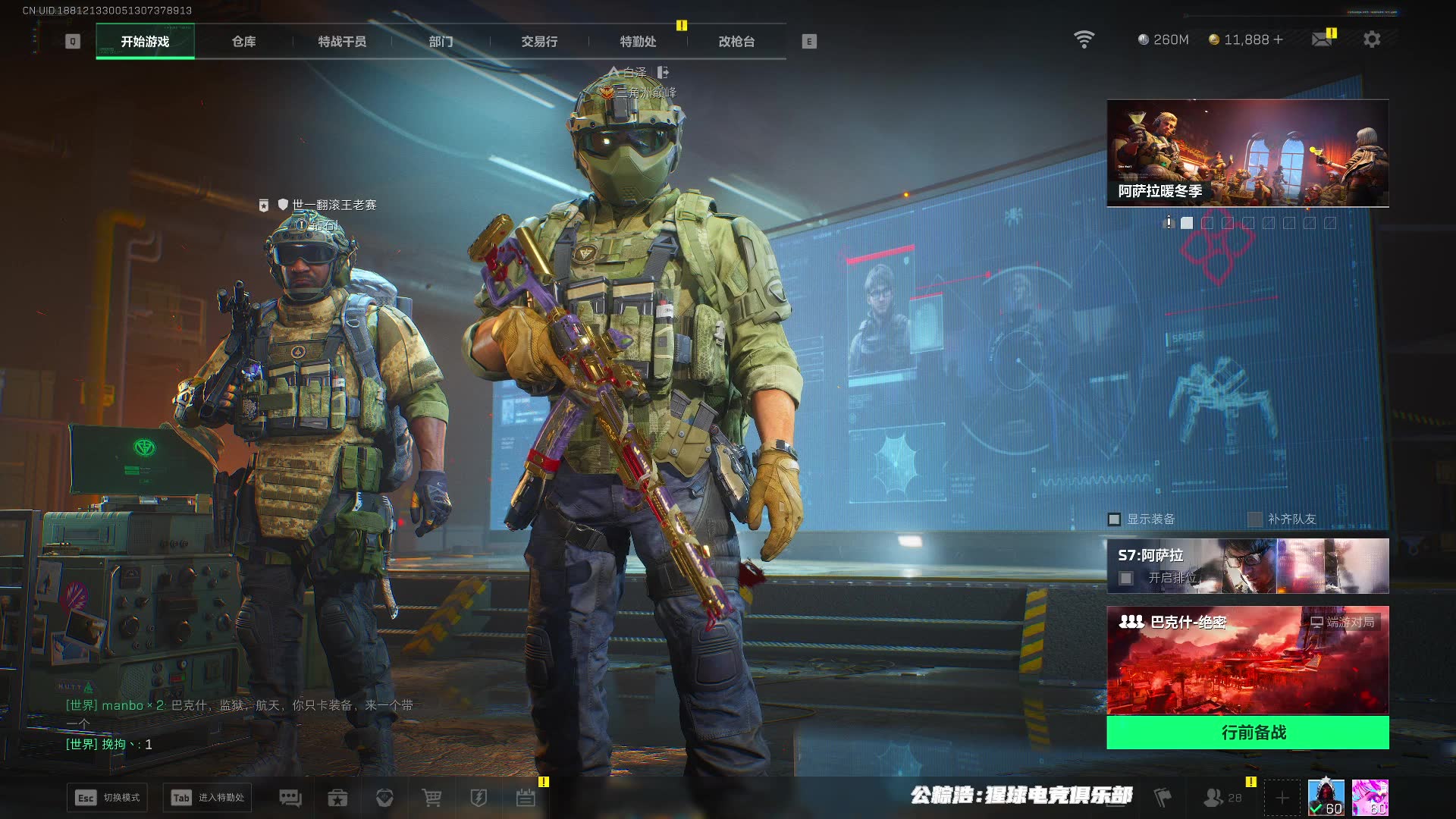Toggle the 显示装备 checkbox
This screenshot has width=1456, height=819.
(1115, 519)
